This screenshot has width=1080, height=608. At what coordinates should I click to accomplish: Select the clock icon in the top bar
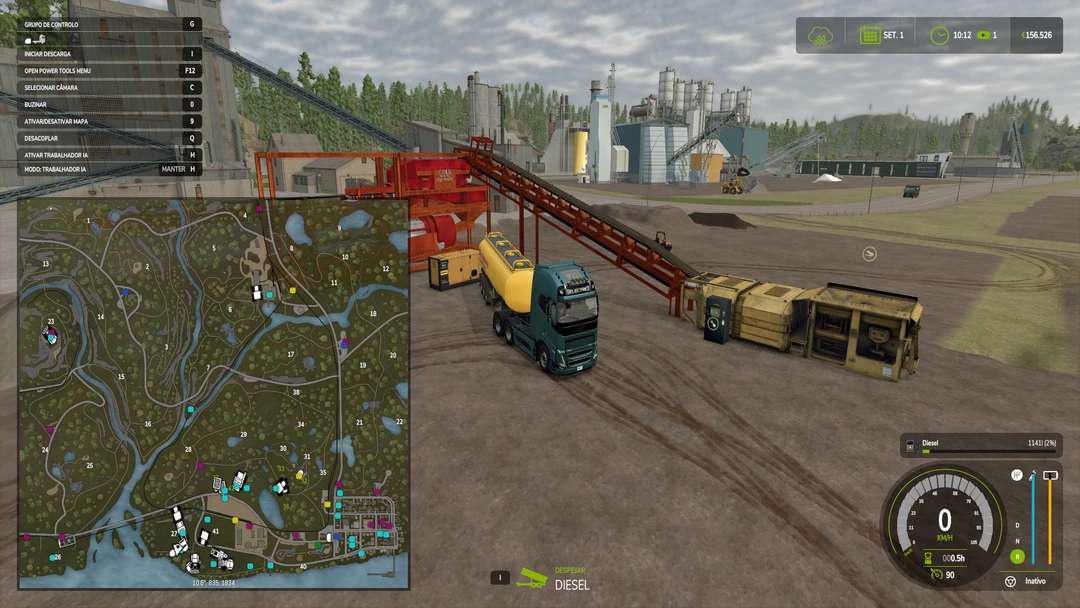(x=939, y=35)
